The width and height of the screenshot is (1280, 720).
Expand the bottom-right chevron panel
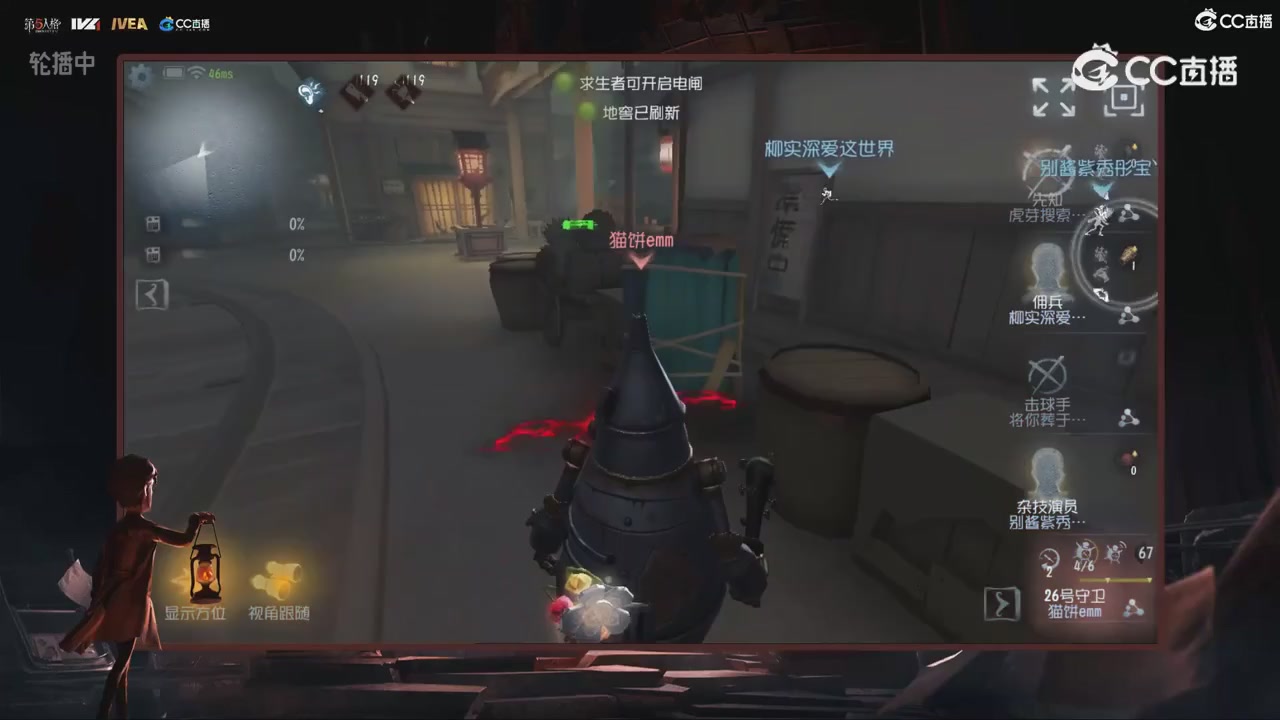click(x=1001, y=604)
